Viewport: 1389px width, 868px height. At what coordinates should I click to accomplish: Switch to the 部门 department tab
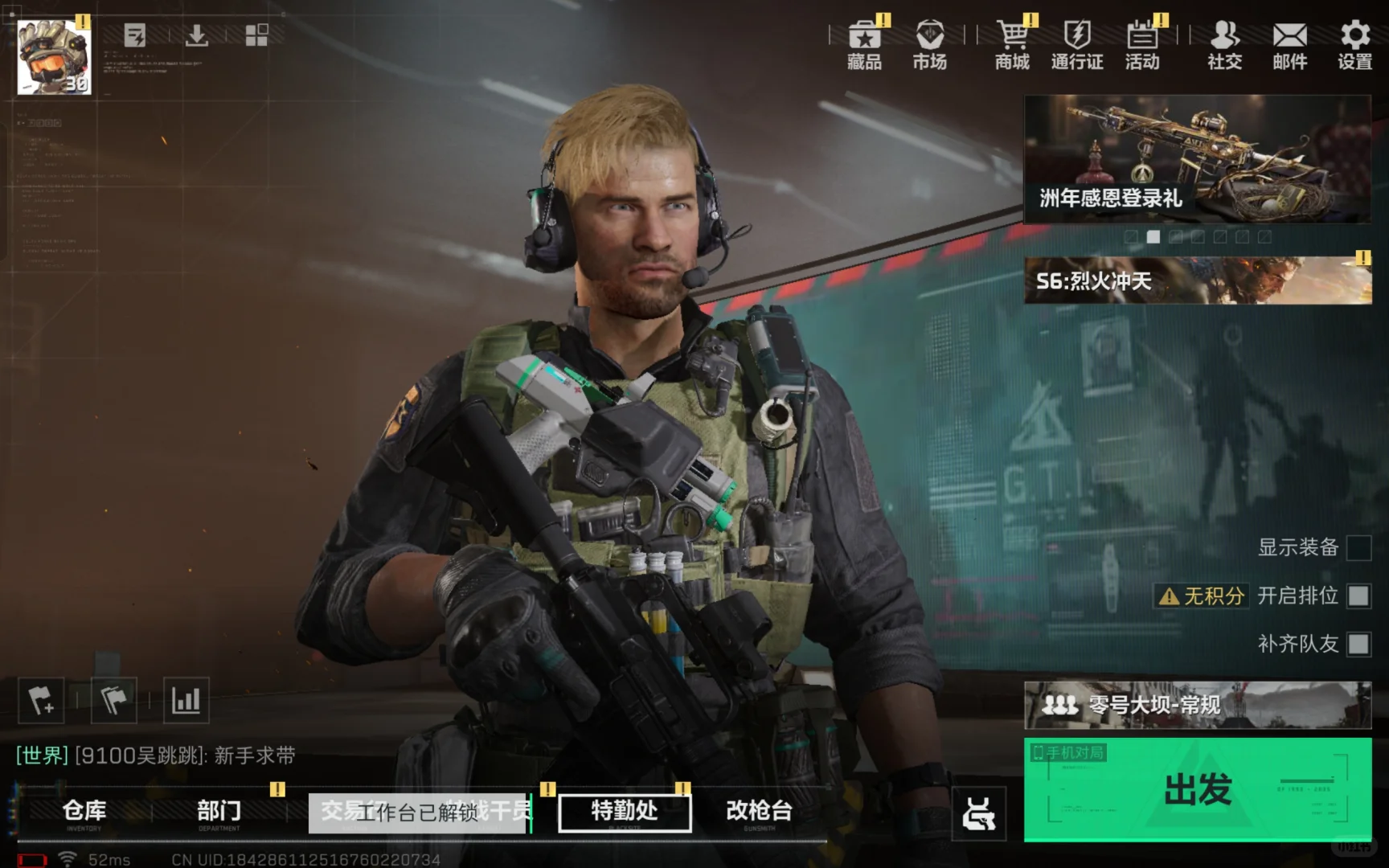pyautogui.click(x=219, y=812)
